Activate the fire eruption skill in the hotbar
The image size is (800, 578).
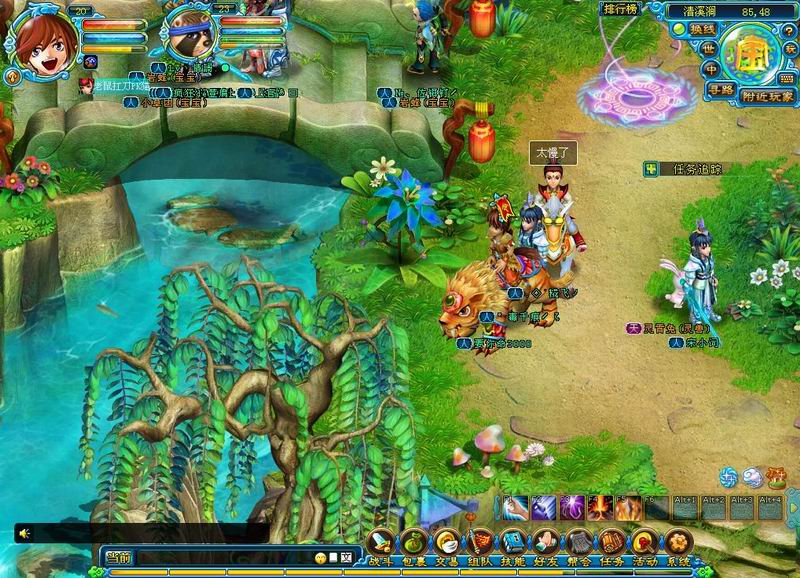[601, 507]
